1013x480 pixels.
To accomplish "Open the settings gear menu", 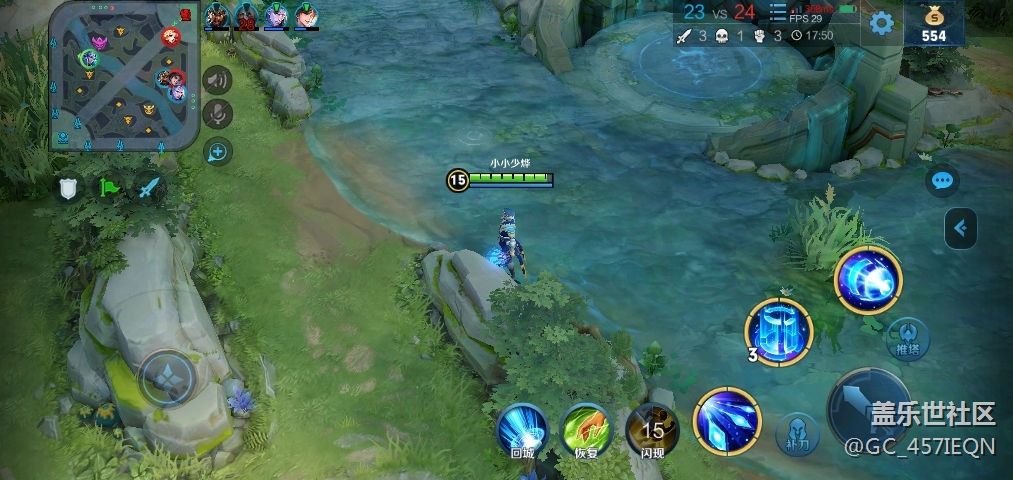I will (881, 23).
